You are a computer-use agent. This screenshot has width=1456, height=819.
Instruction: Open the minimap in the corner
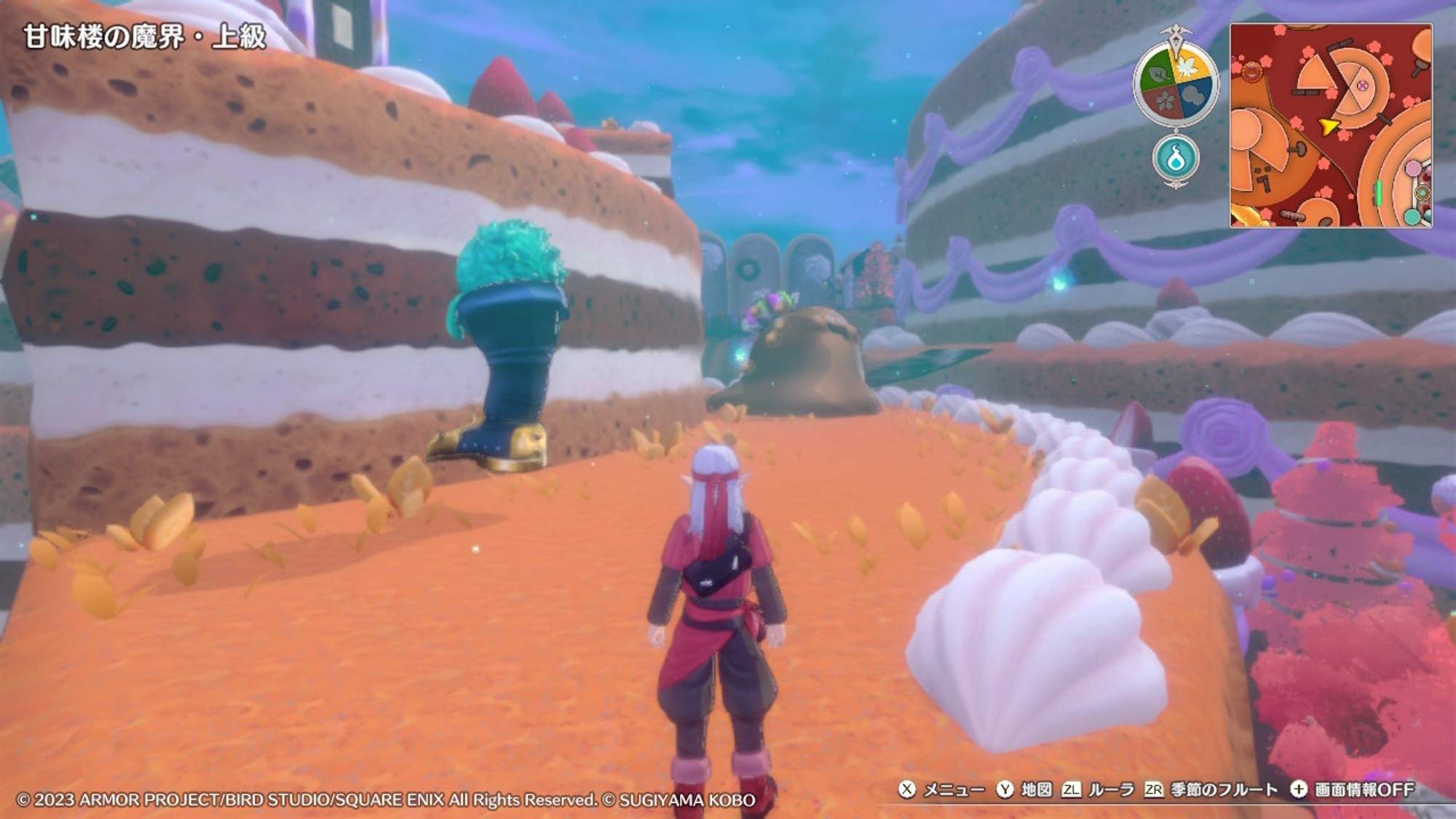(1331, 125)
